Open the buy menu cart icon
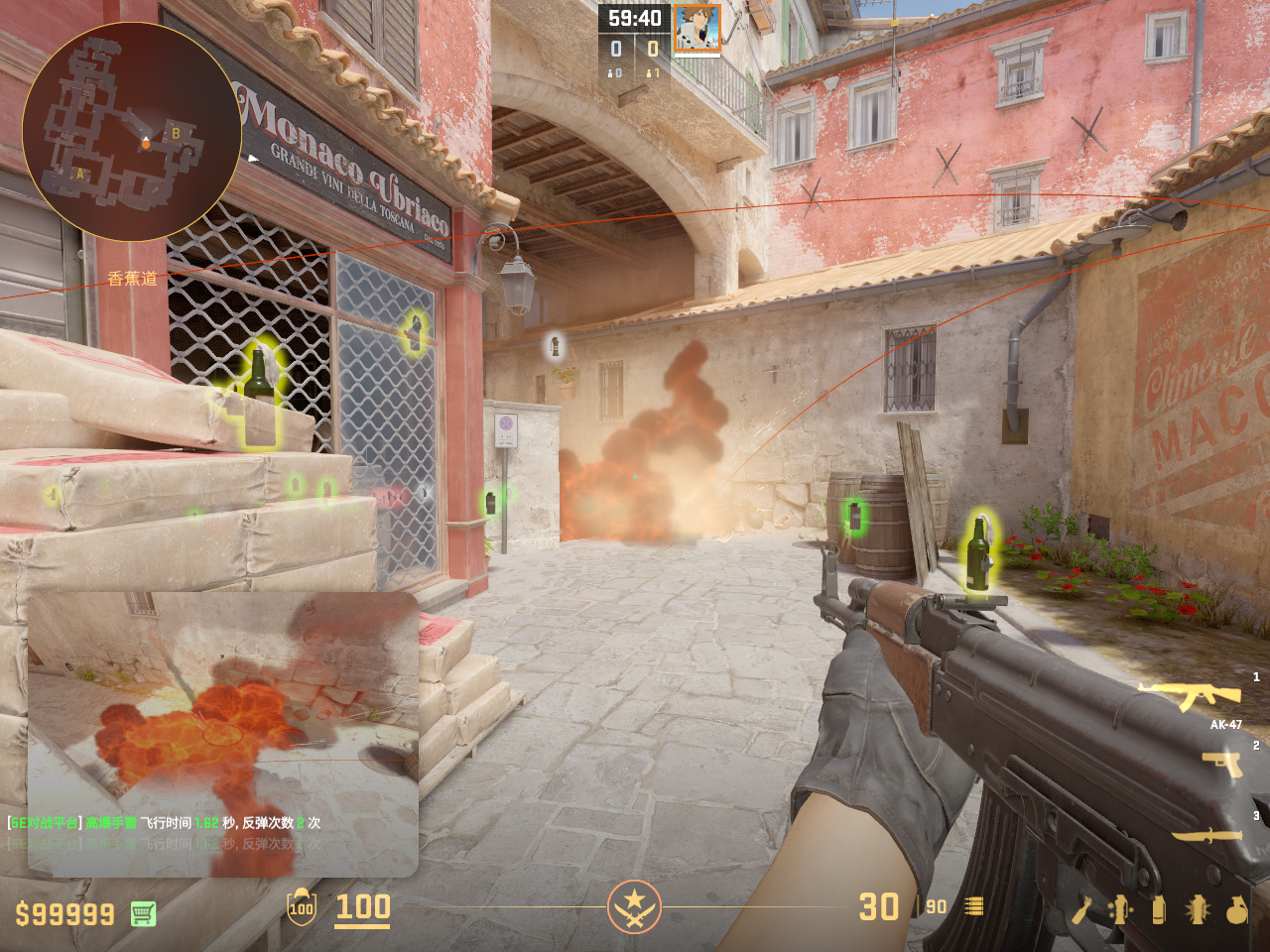Image resolution: width=1270 pixels, height=952 pixels. point(143,913)
